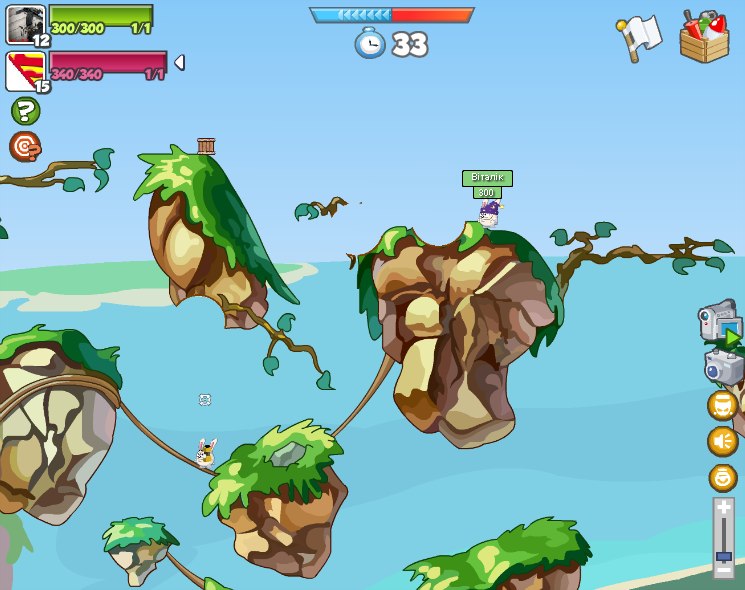Click the orange target hint icon
Viewport: 745px width, 590px height.
point(25,146)
